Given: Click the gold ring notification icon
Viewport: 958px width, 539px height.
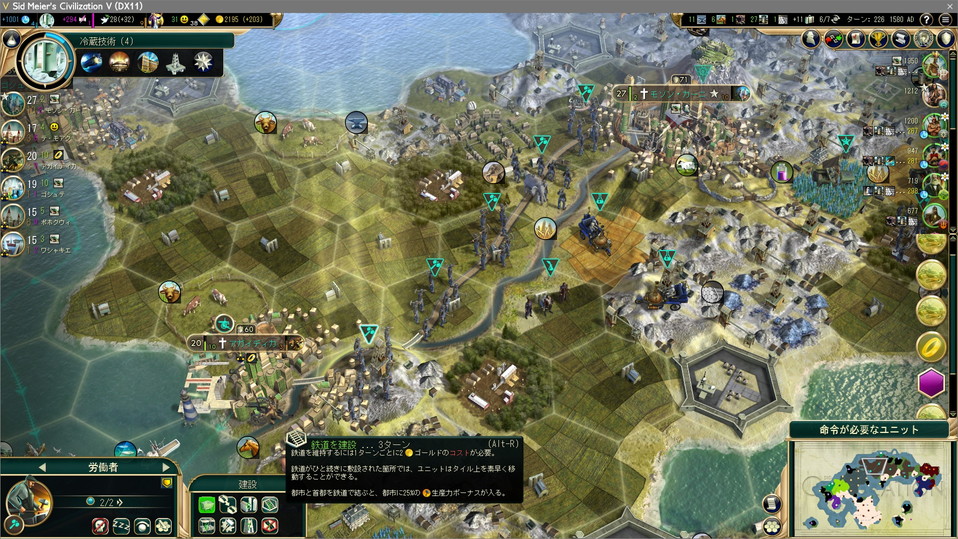Looking at the screenshot, I should [932, 346].
